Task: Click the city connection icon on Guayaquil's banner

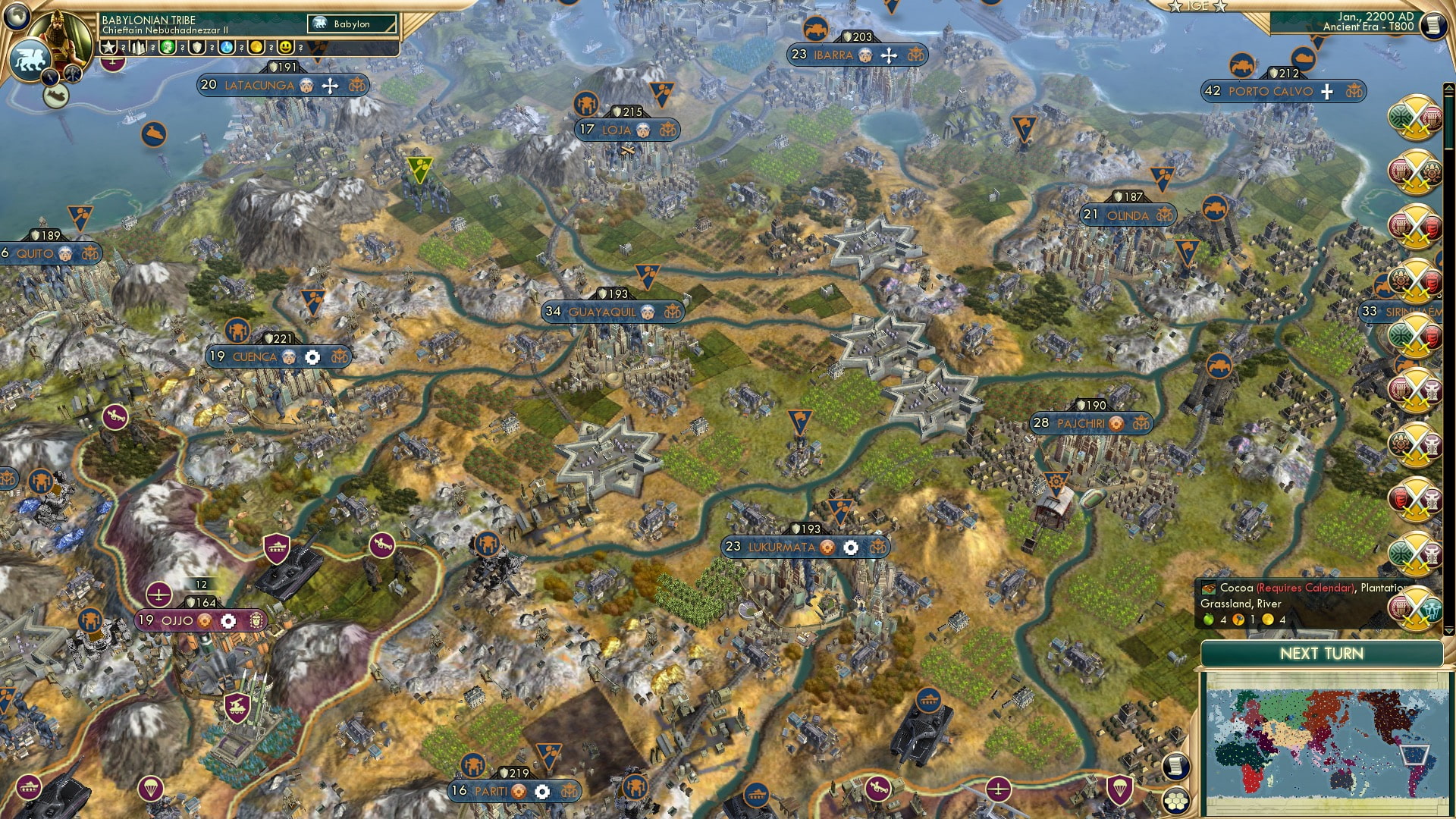Action: (672, 312)
